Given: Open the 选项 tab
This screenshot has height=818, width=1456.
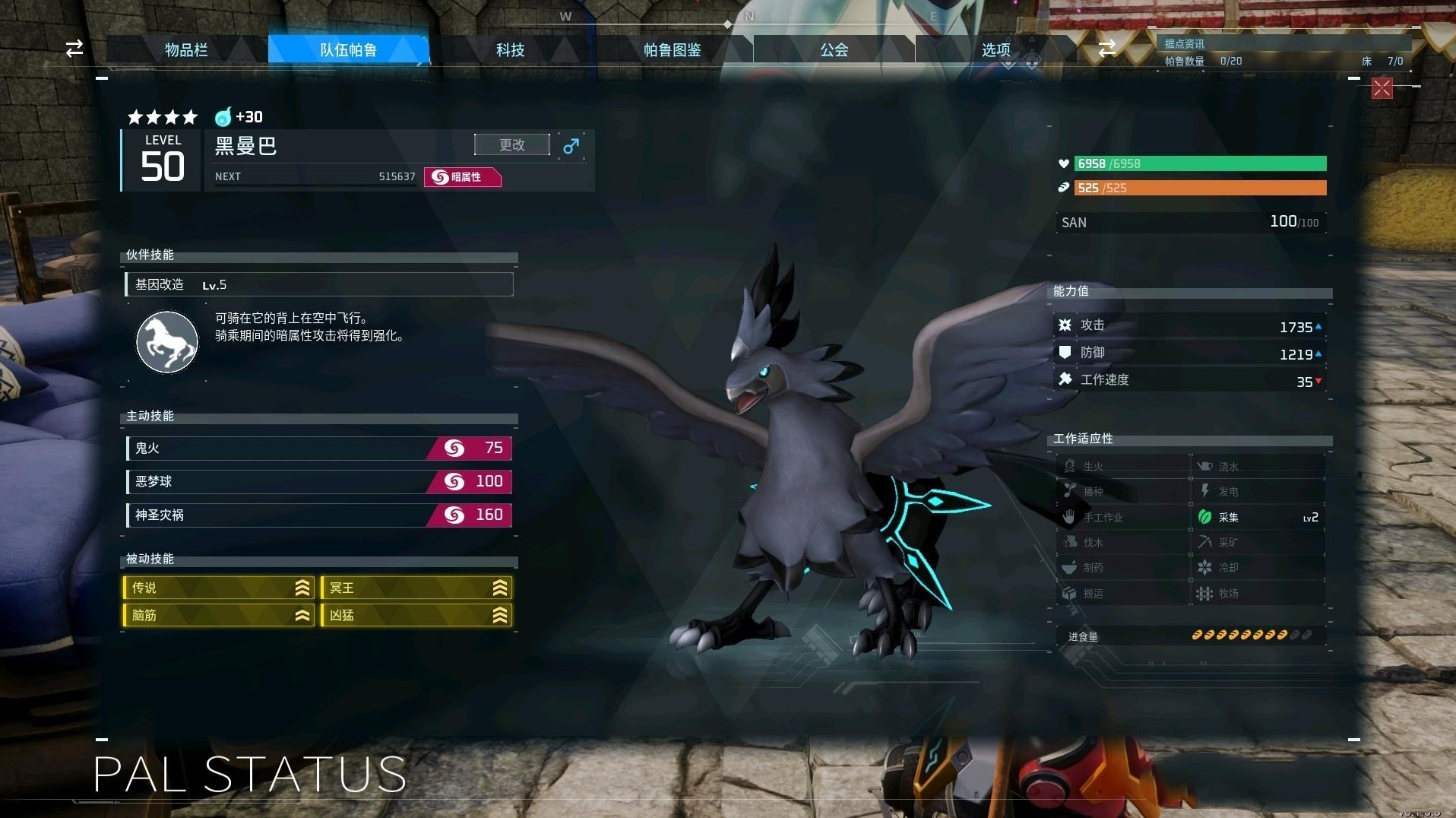Looking at the screenshot, I should click(995, 50).
